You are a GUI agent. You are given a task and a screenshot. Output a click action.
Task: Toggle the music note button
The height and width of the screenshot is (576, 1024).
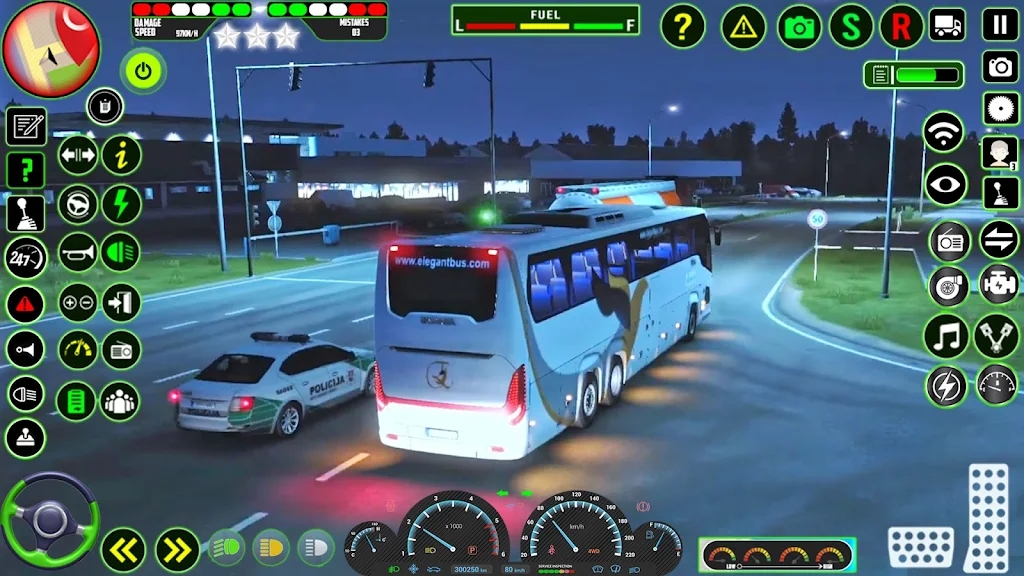(945, 335)
